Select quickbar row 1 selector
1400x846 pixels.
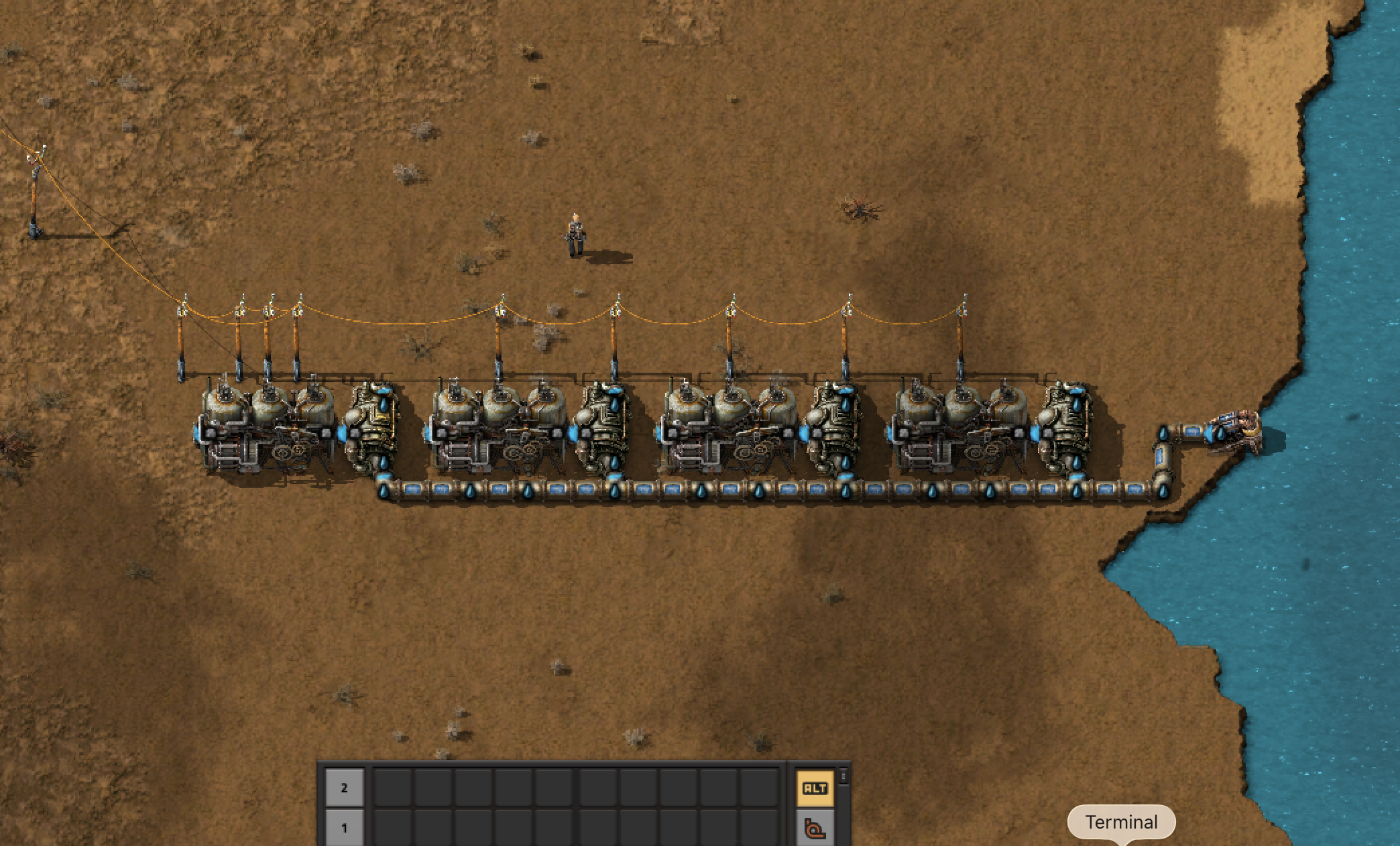pyautogui.click(x=344, y=829)
